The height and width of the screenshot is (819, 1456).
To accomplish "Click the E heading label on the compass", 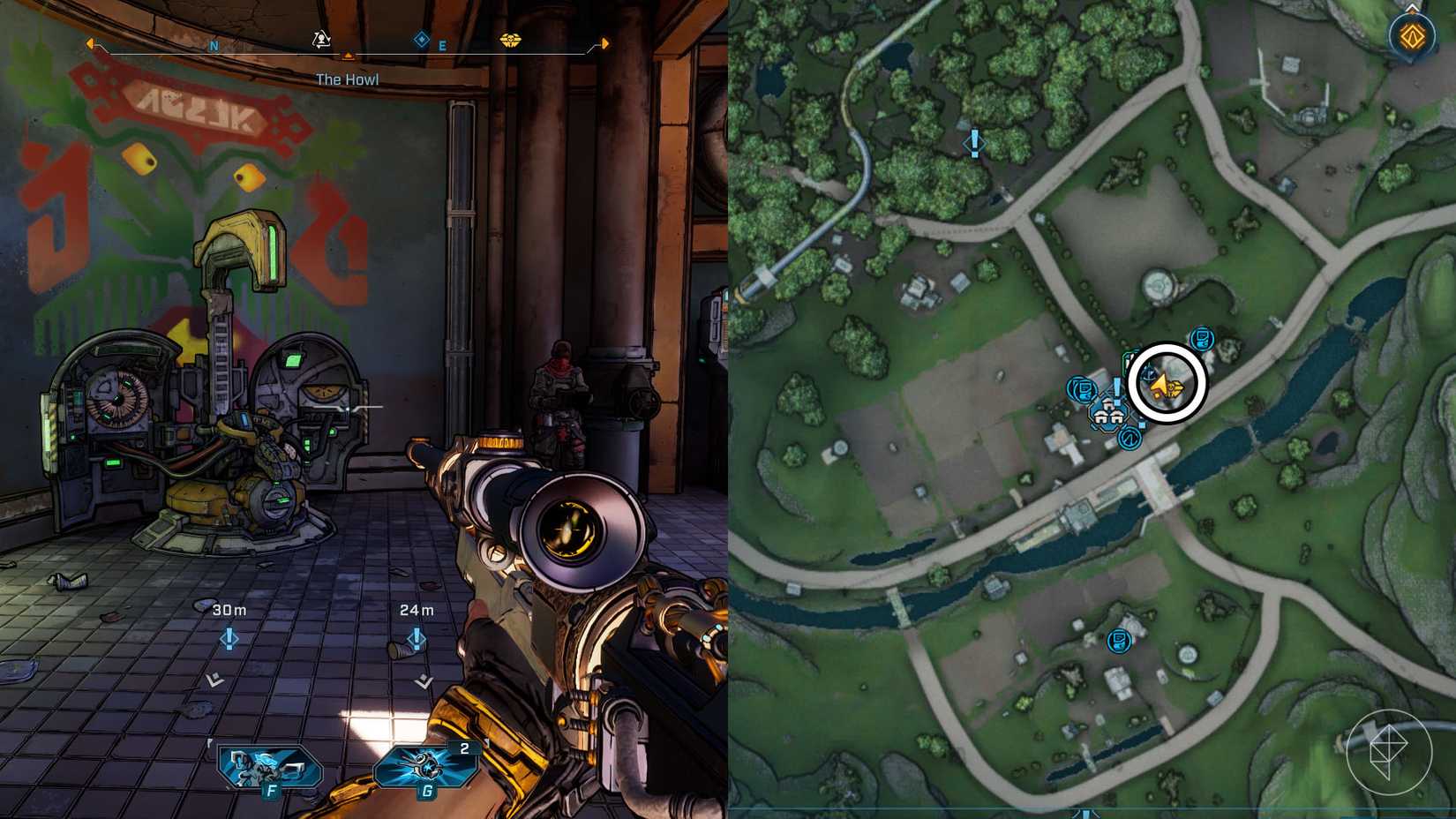I will coord(440,45).
